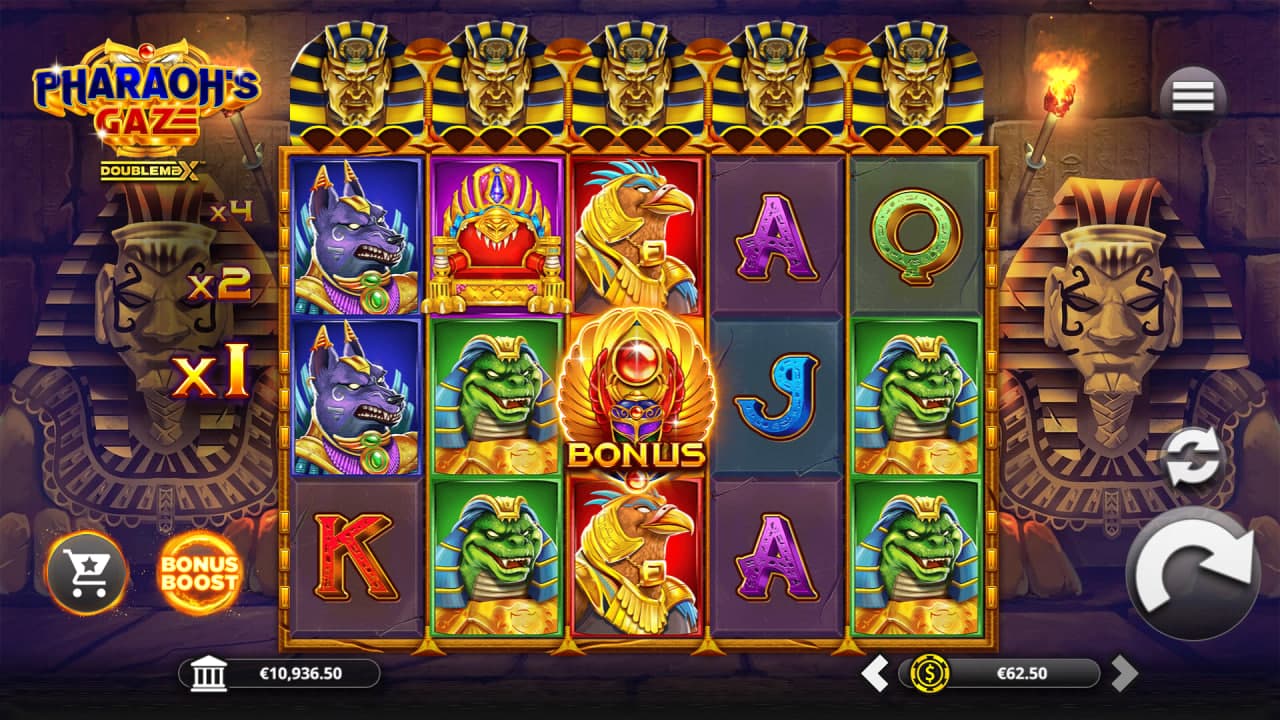The height and width of the screenshot is (720, 1280).
Task: Open the €62.50 bet amount selector
Action: pyautogui.click(x=1000, y=673)
